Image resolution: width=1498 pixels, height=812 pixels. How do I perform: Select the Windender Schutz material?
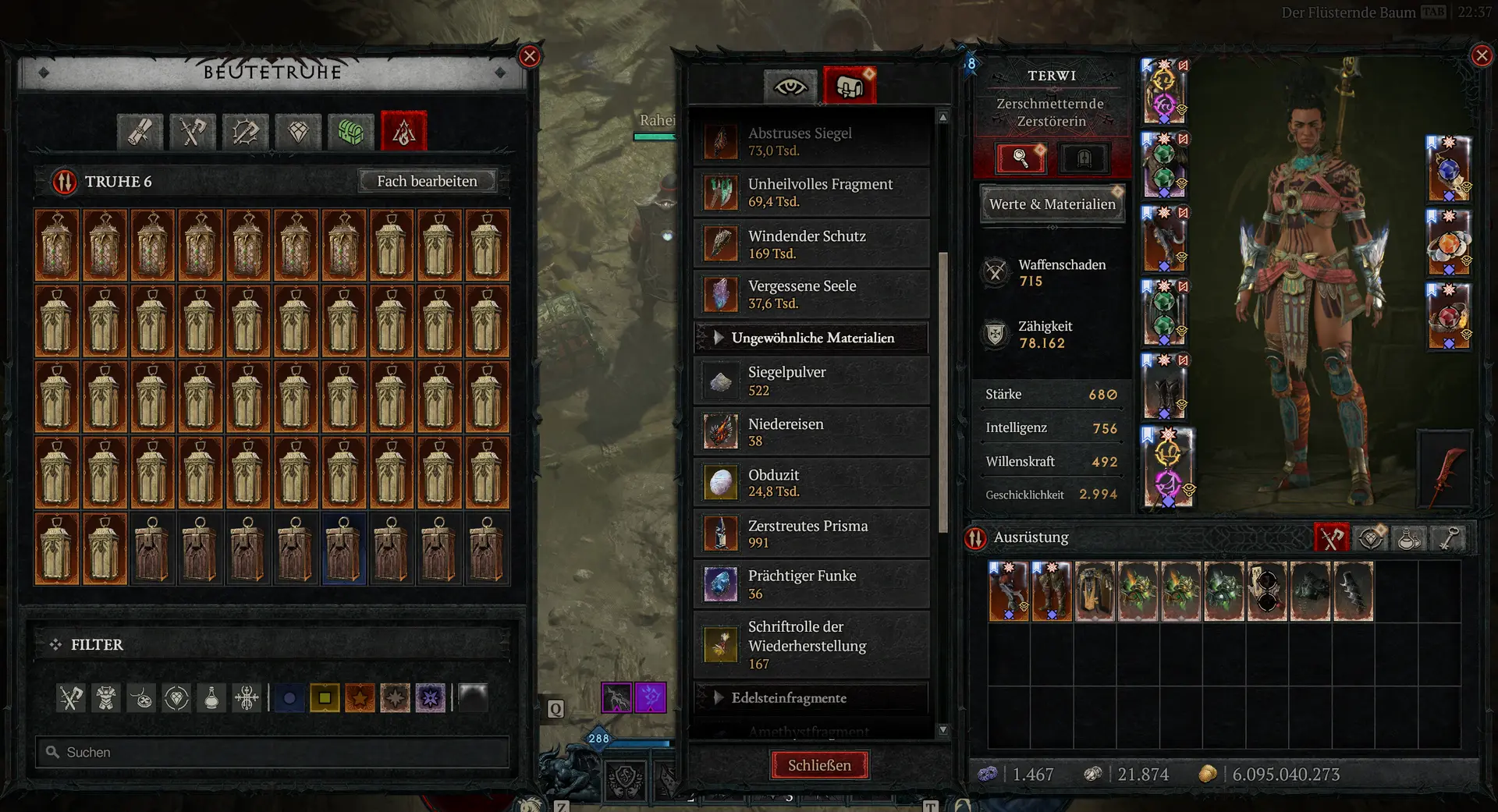(811, 244)
